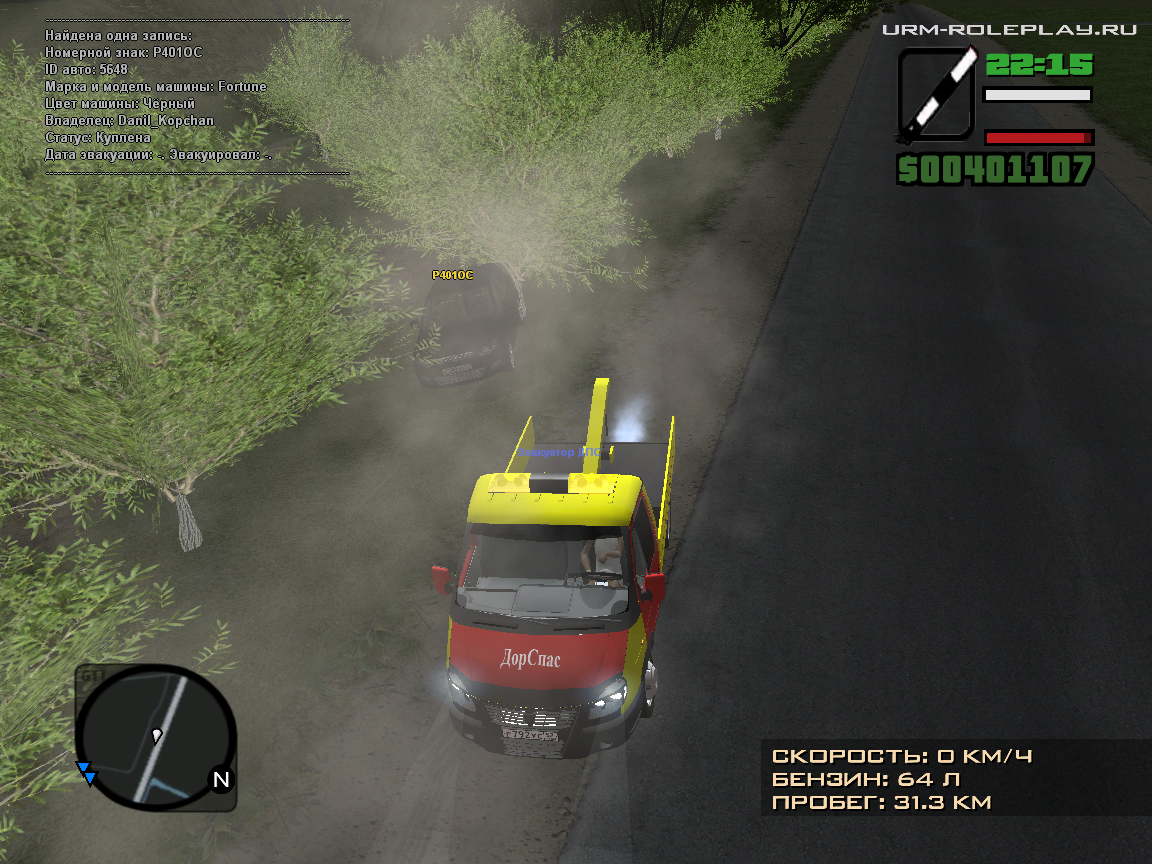Select the north N marker on radar
This screenshot has width=1152, height=864.
(221, 780)
